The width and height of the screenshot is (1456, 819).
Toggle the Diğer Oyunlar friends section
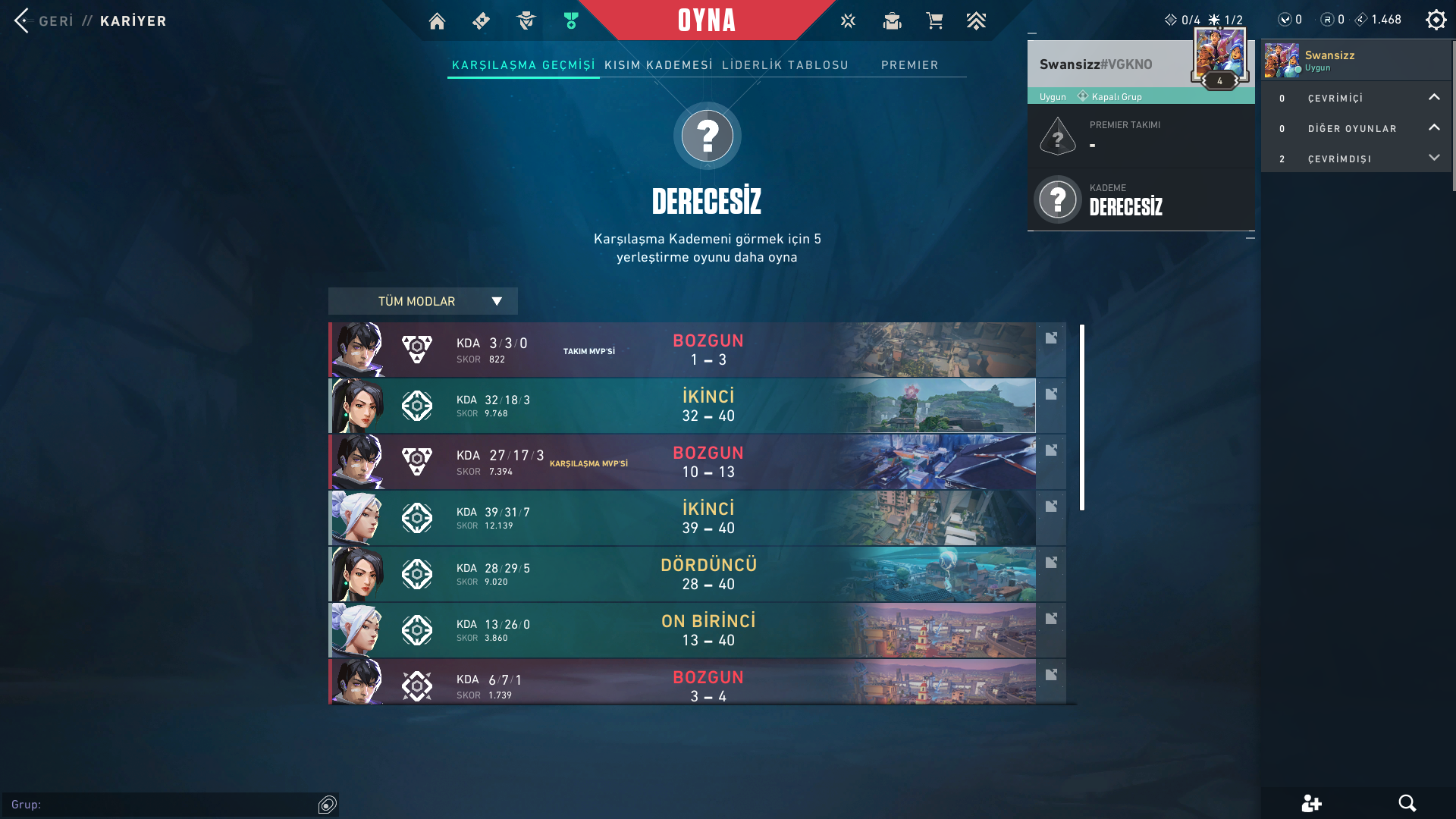coord(1433,128)
